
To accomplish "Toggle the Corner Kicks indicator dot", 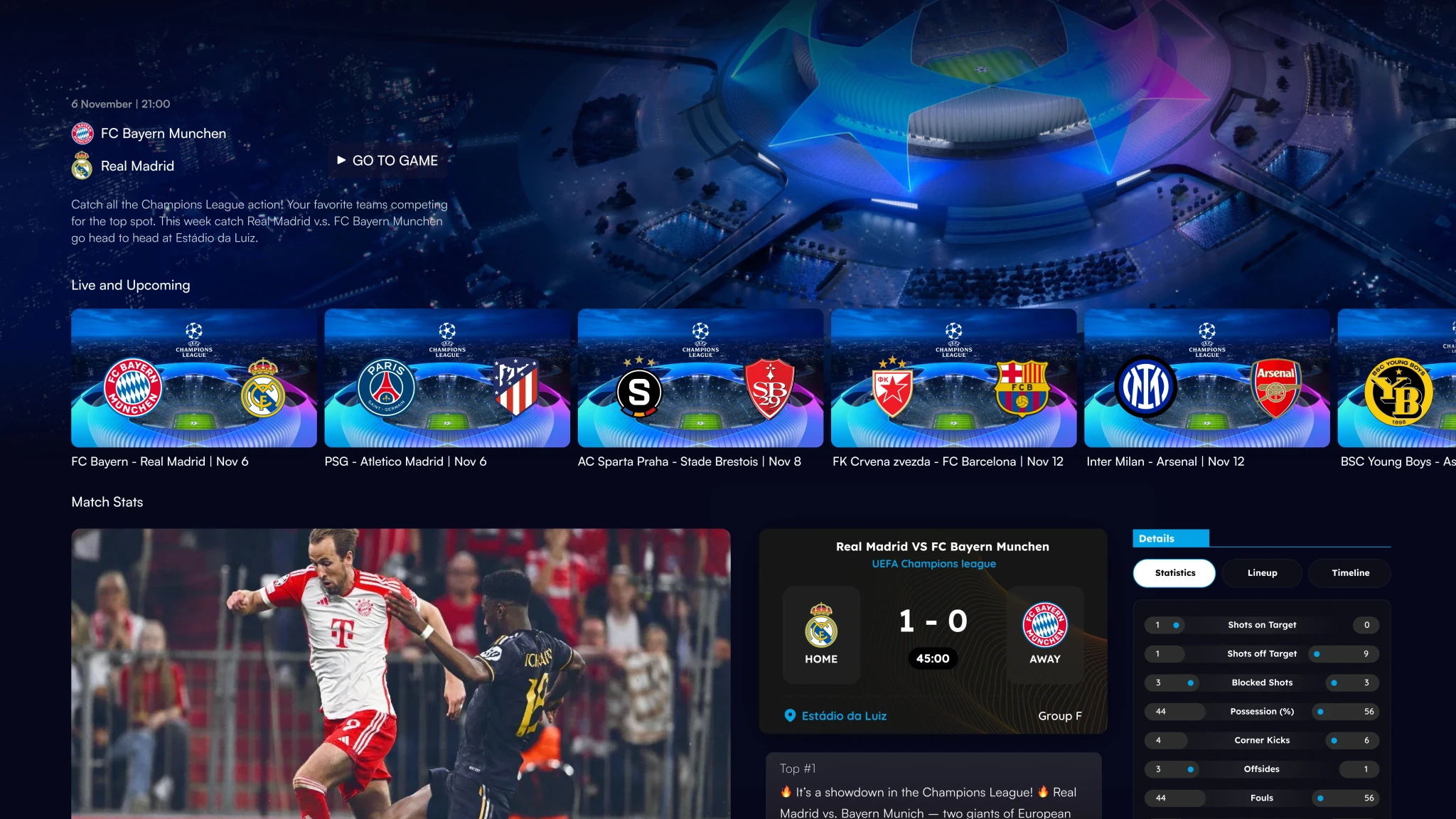I will click(x=1335, y=740).
